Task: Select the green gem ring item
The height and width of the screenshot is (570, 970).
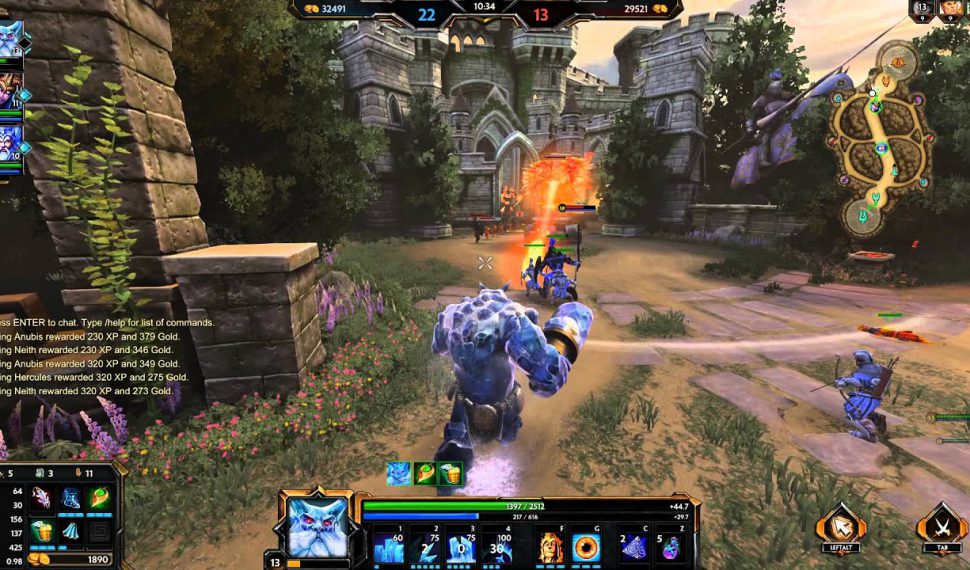Action: 100,498
